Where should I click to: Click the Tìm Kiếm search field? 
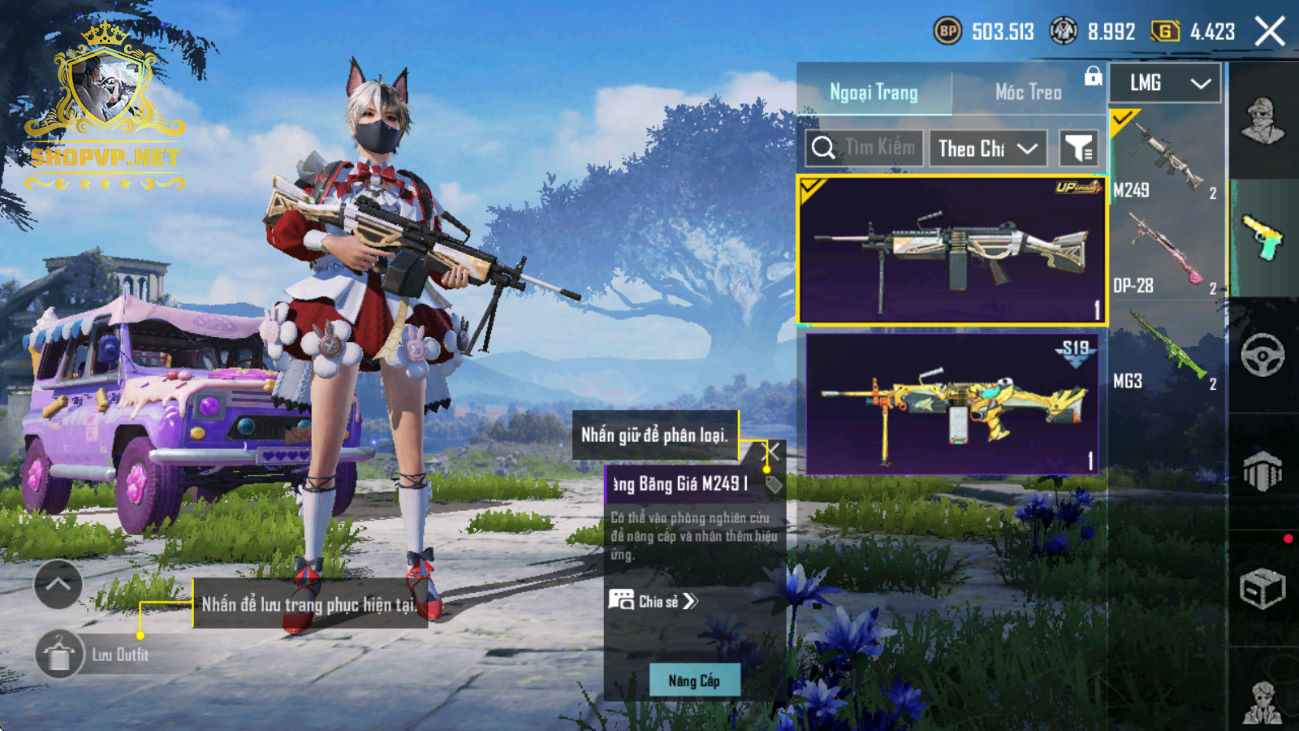(x=864, y=149)
